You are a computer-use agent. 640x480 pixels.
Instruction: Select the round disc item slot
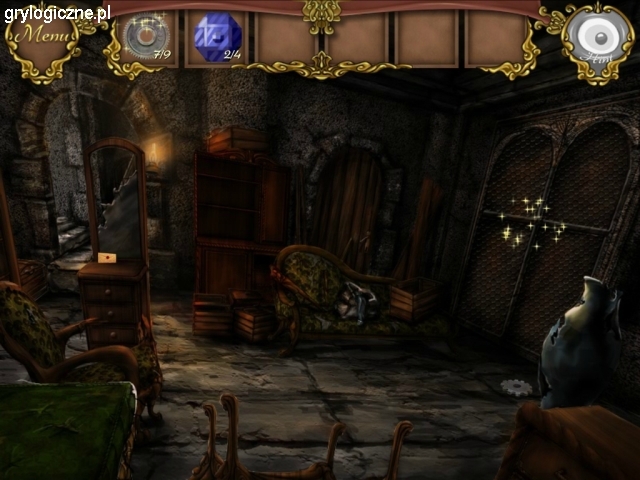pyautogui.click(x=147, y=36)
